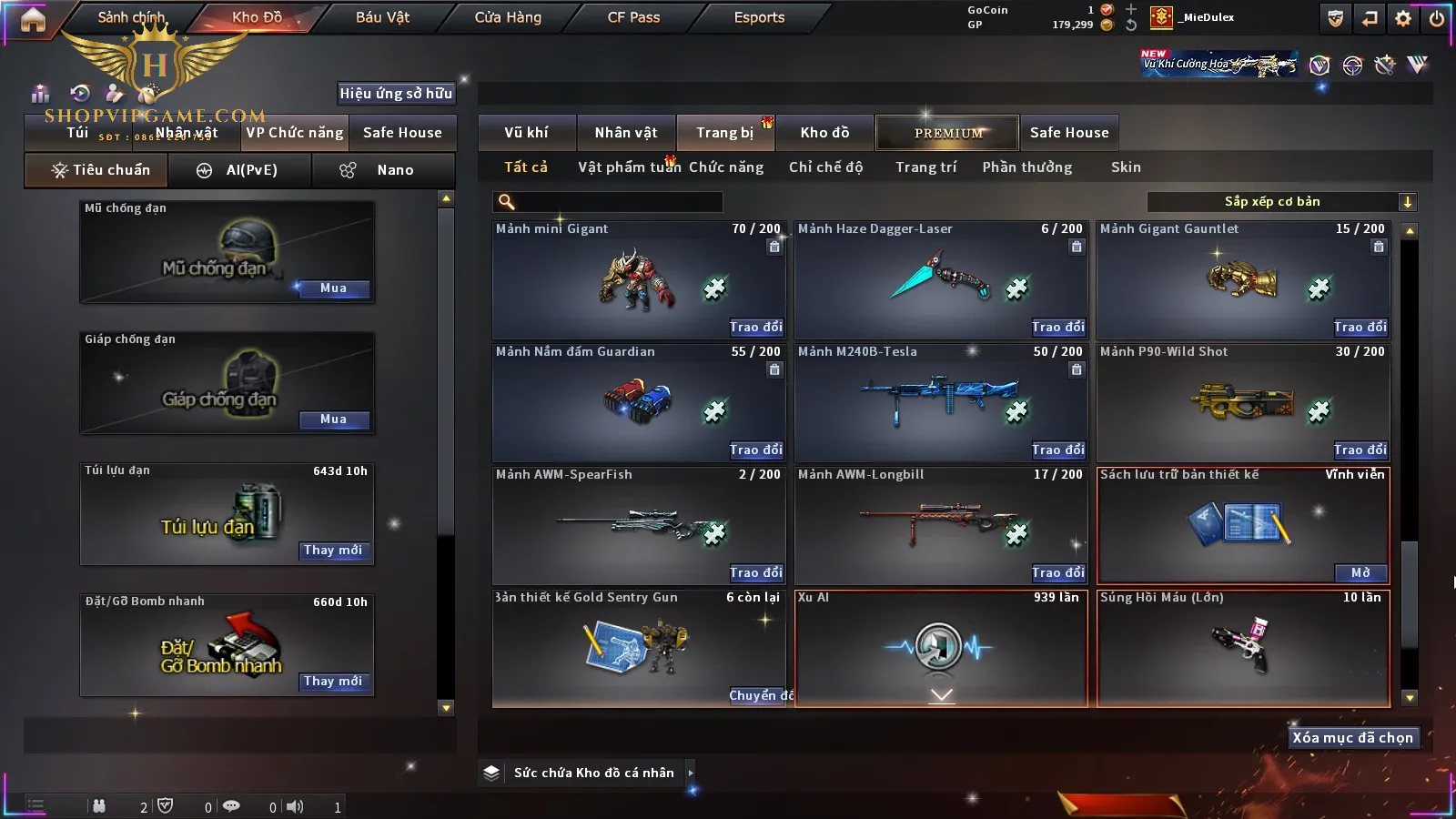
Task: Switch to the Vũ khí tab
Action: (526, 133)
